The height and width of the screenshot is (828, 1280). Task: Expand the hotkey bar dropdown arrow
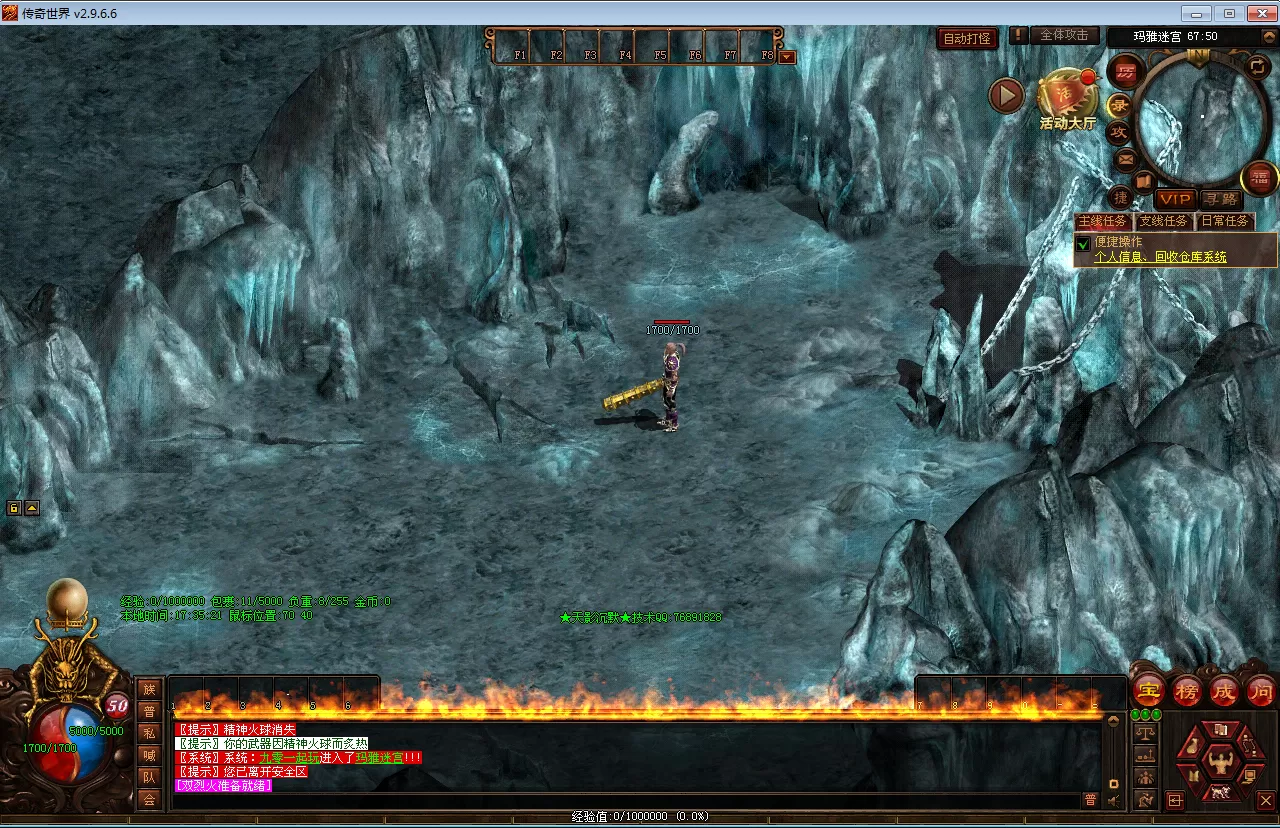point(787,57)
